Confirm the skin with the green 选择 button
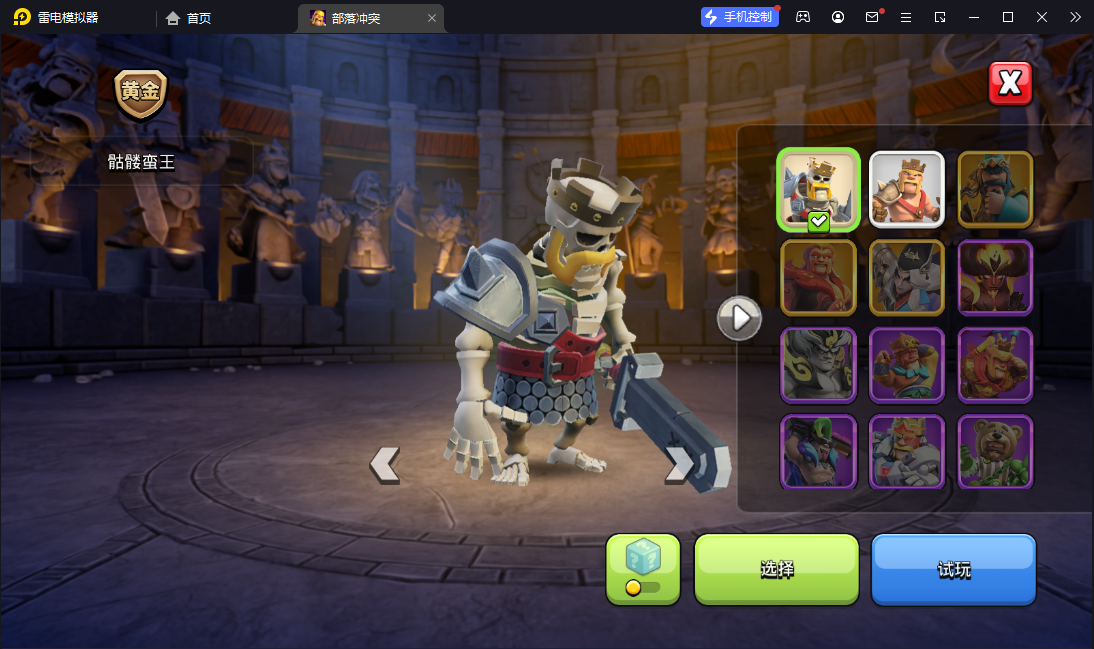Image resolution: width=1094 pixels, height=649 pixels. pyautogui.click(x=776, y=569)
